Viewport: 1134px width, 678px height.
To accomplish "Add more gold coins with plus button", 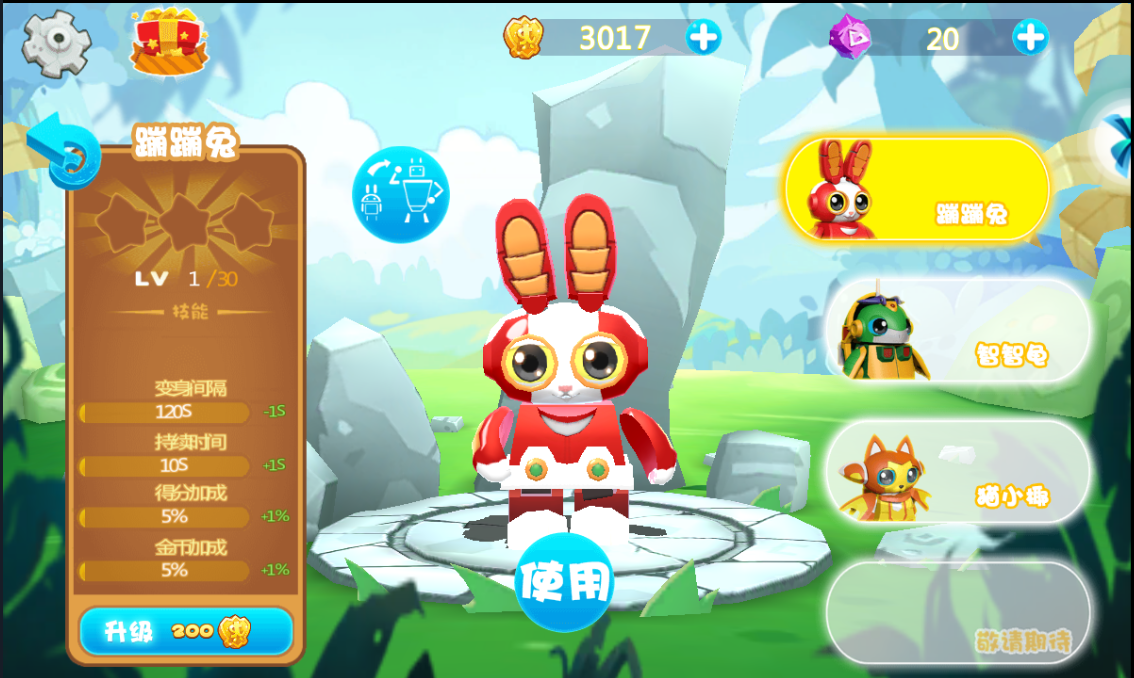I will click(703, 38).
